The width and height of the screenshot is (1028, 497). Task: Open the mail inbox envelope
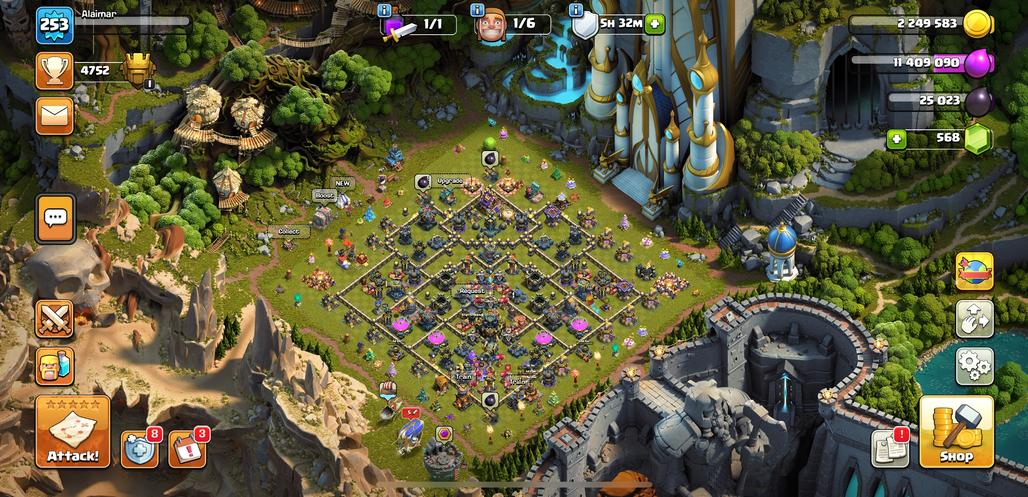click(55, 116)
